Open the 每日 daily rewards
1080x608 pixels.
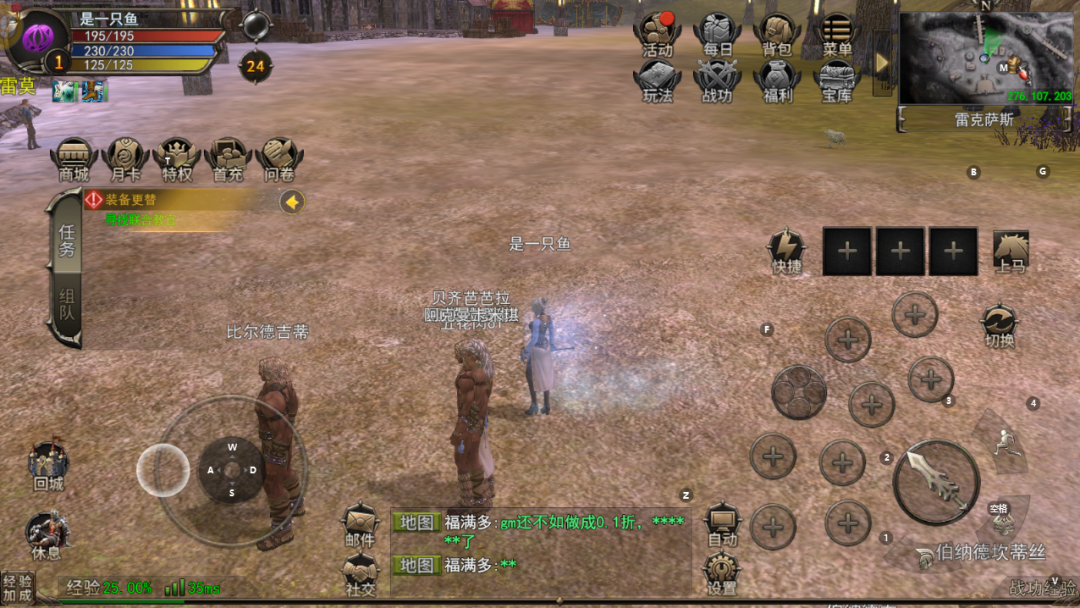click(717, 33)
